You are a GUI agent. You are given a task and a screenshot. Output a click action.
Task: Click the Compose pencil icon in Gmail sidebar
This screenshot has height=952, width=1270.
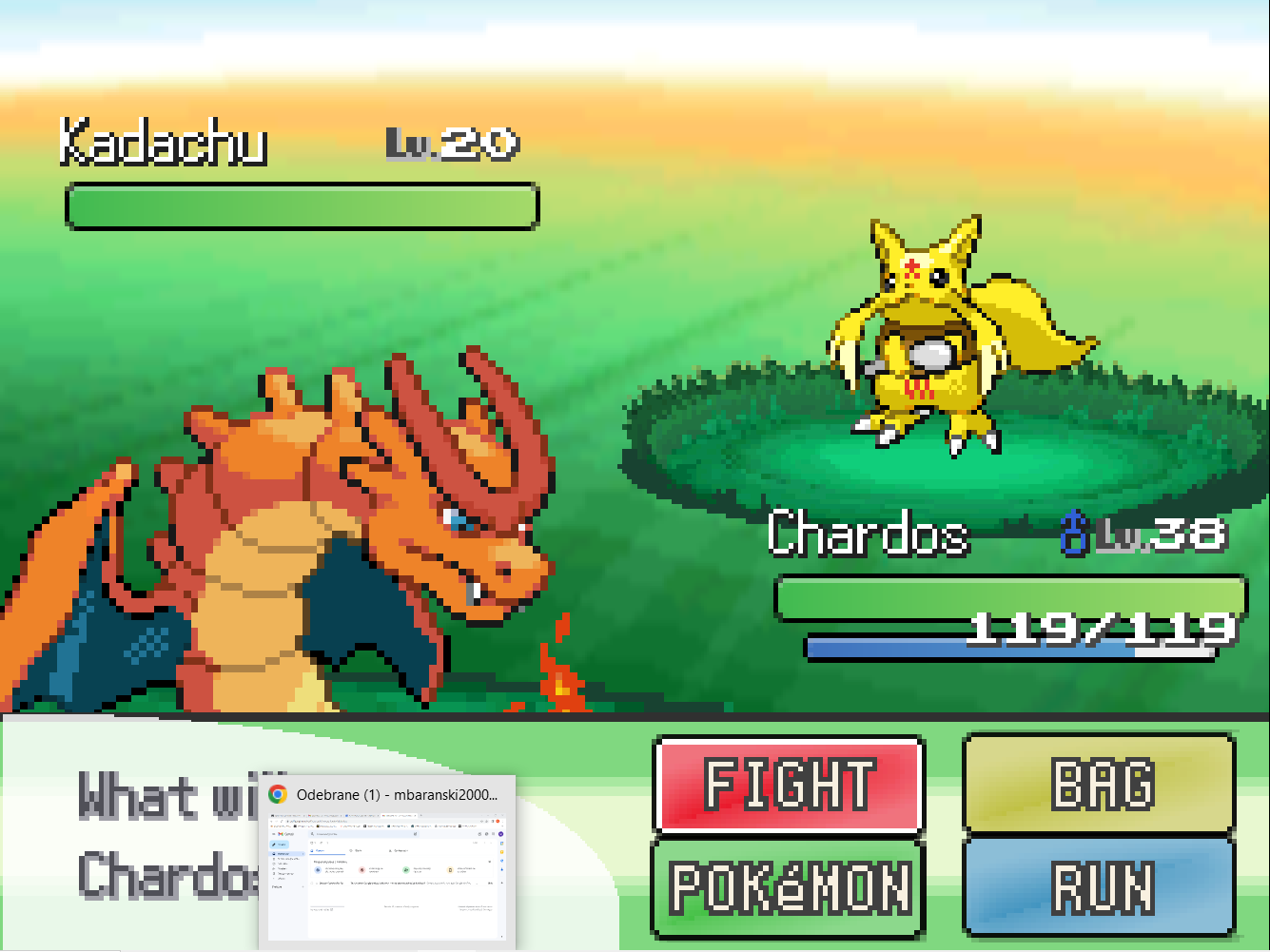(x=273, y=845)
